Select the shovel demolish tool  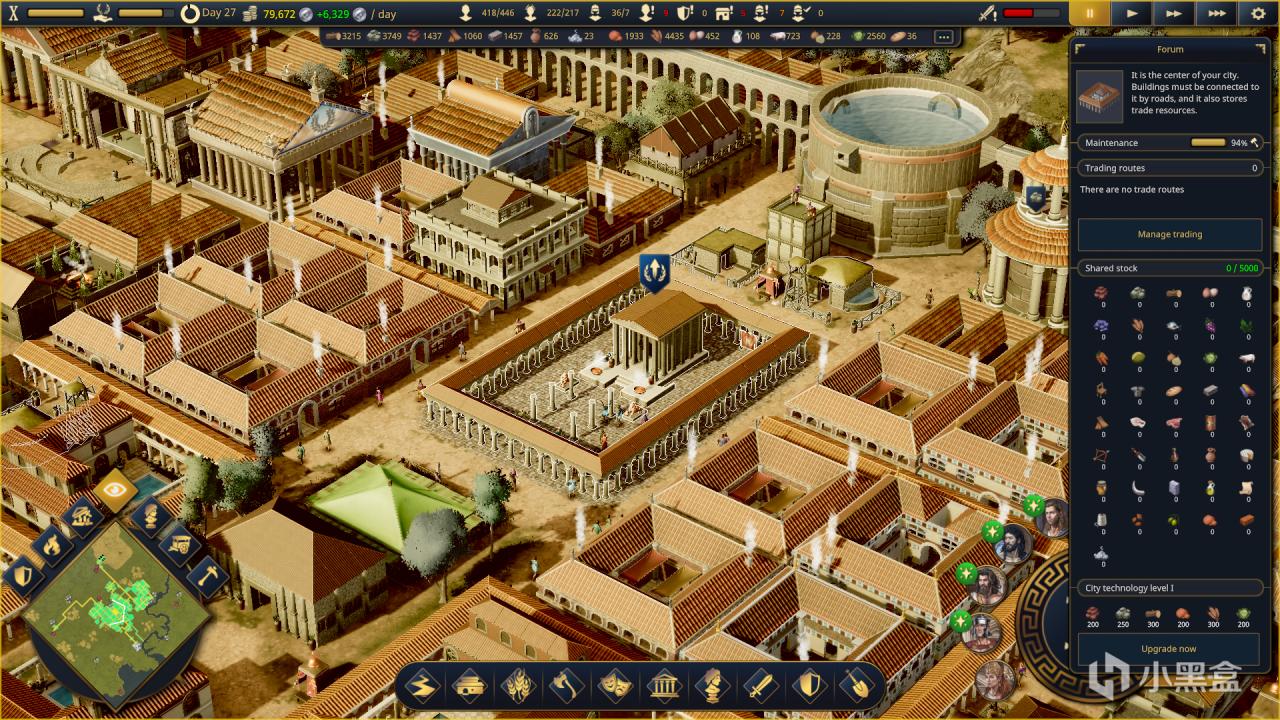coord(856,686)
